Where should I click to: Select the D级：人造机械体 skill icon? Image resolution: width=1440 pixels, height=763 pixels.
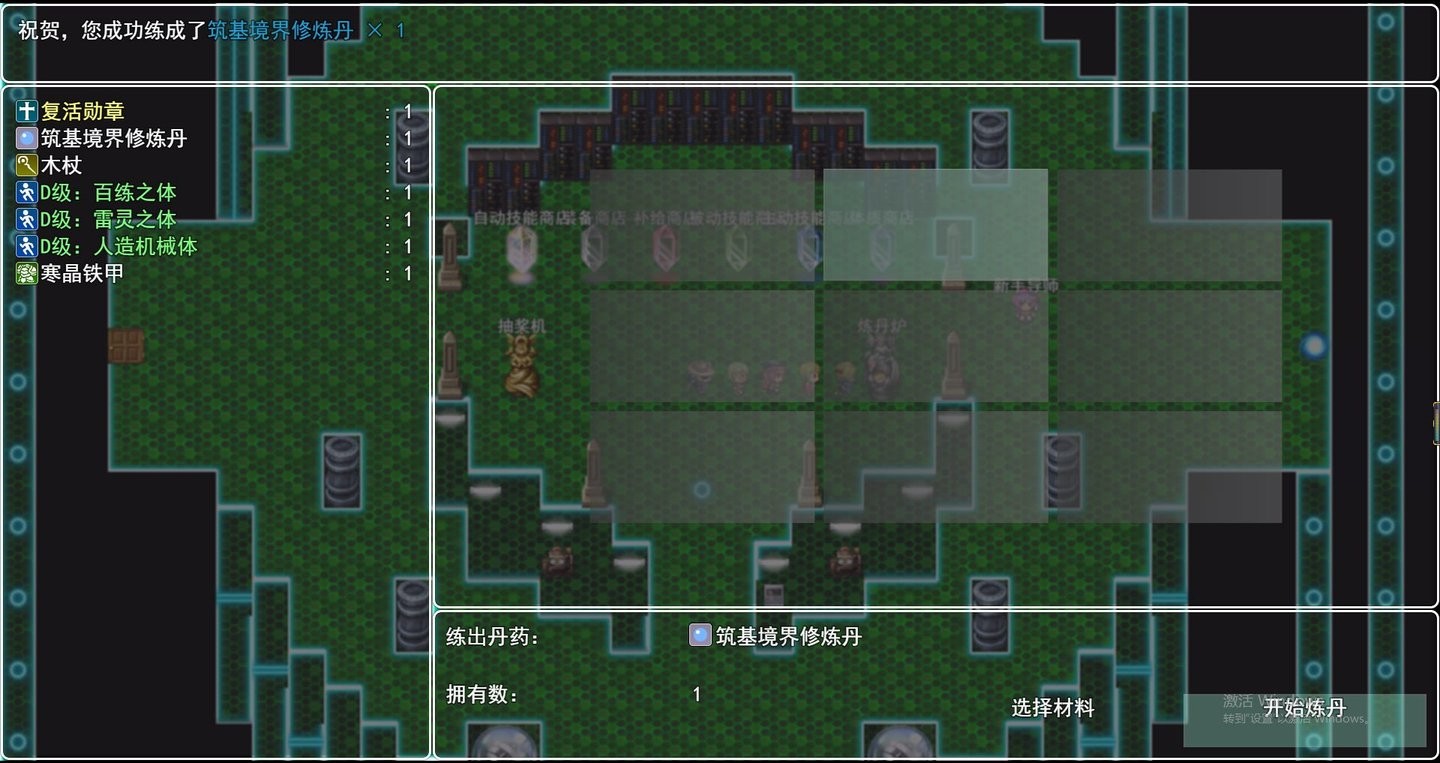[x=24, y=246]
